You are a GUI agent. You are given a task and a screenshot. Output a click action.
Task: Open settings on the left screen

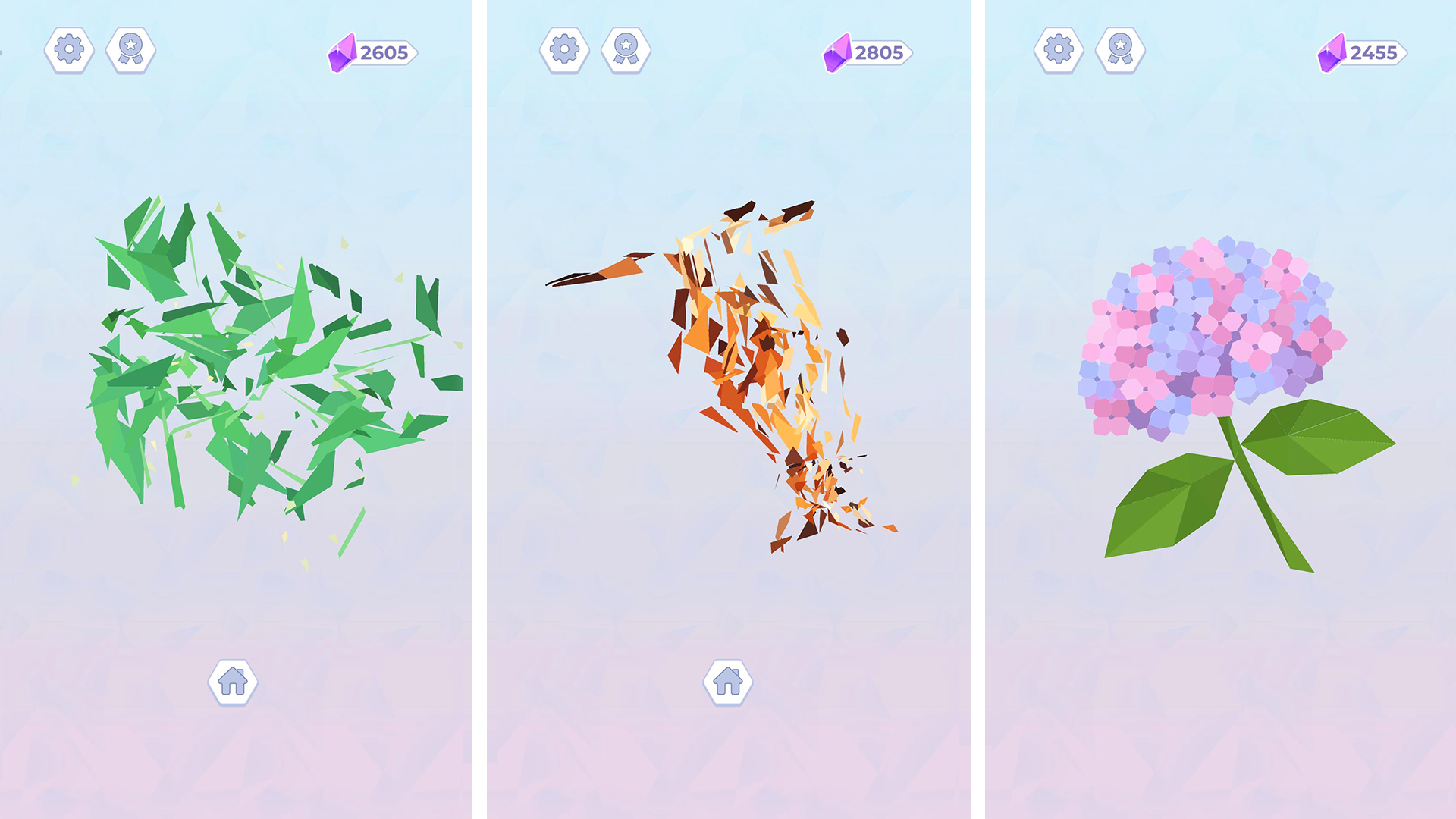point(71,50)
